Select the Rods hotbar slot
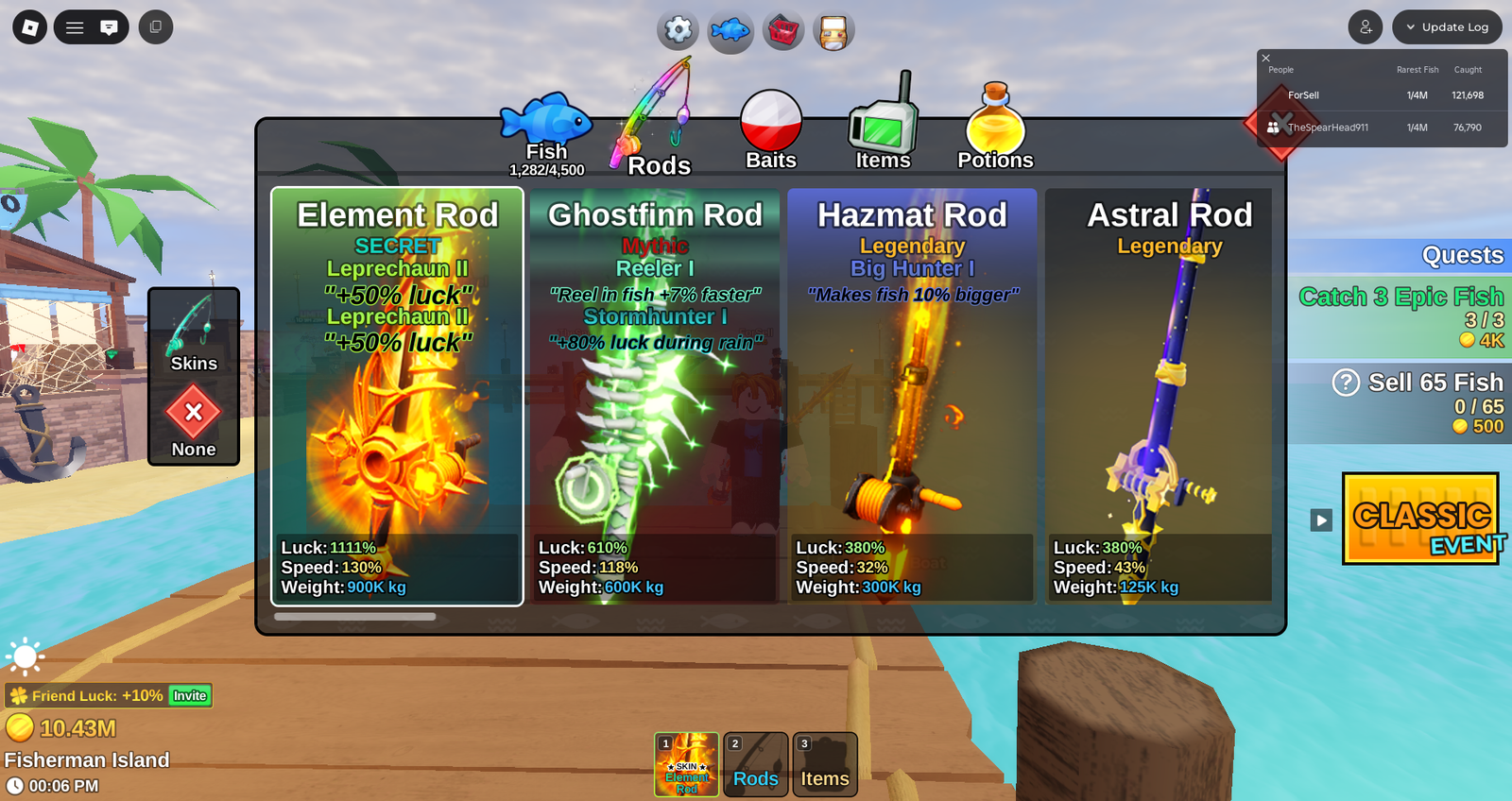This screenshot has height=801, width=1512. 756,765
